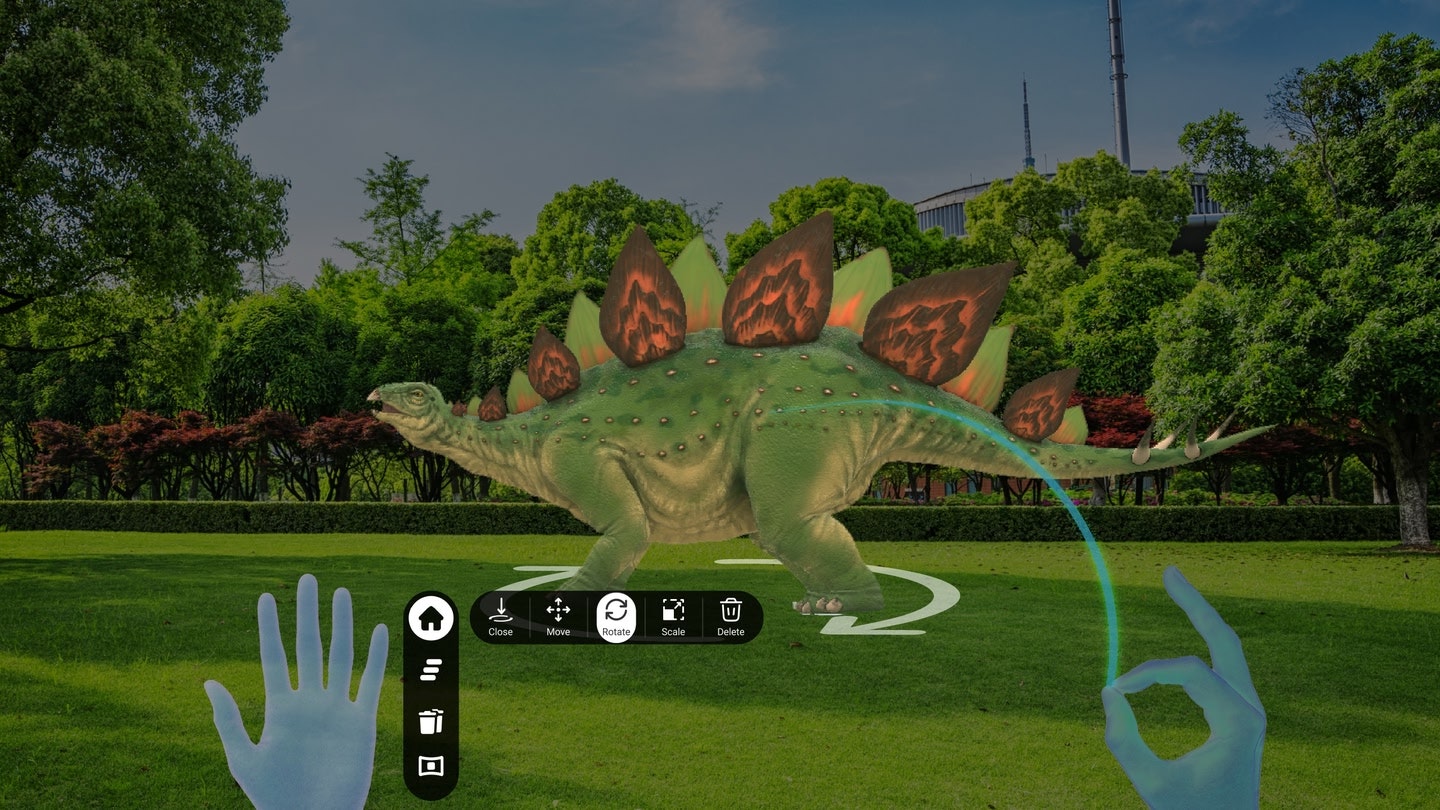Open the trash bin in the sidebar
This screenshot has width=1440, height=810.
click(x=431, y=722)
